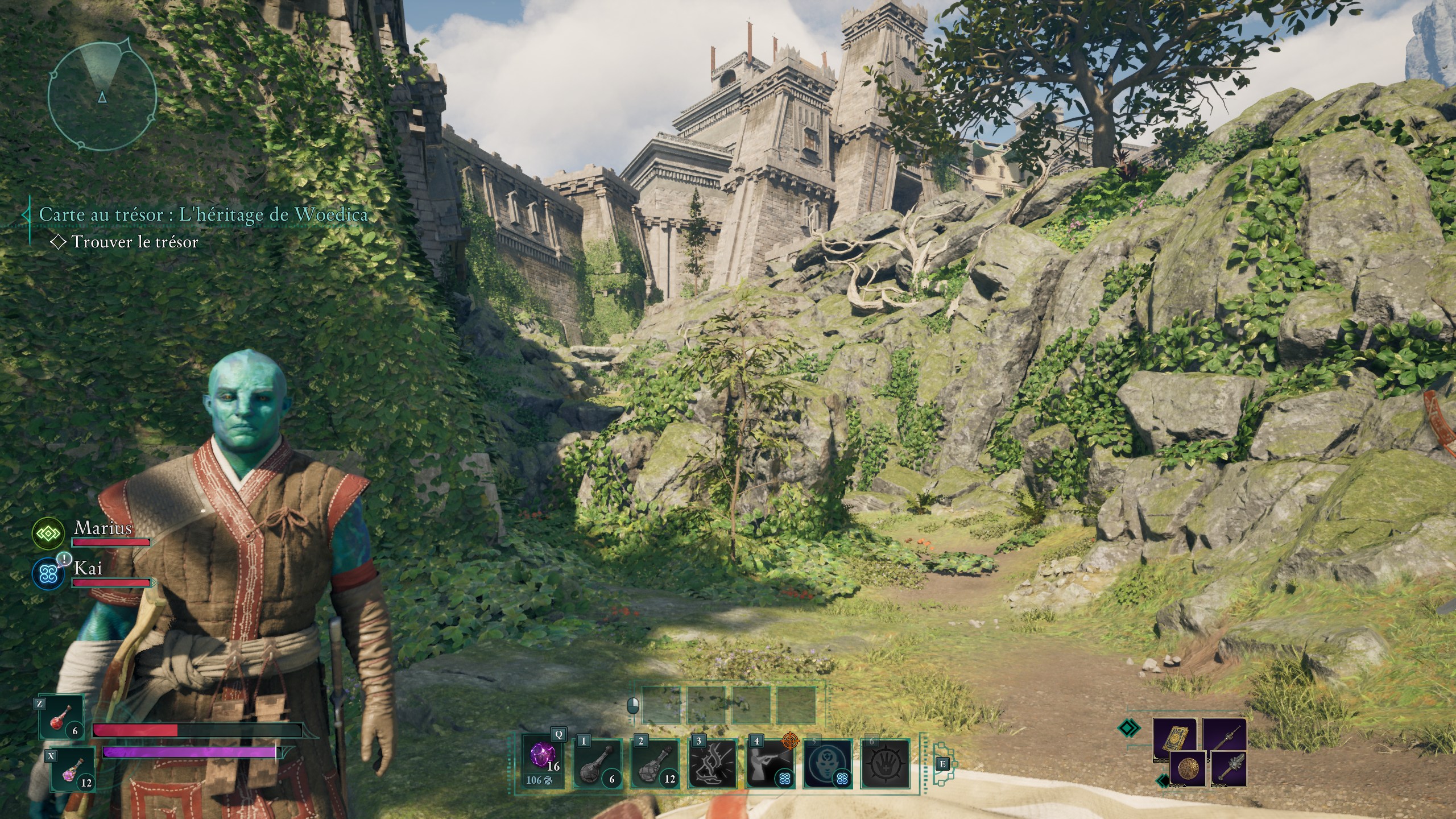Select the round bronze shield slot
1456x819 pixels.
point(1188,769)
